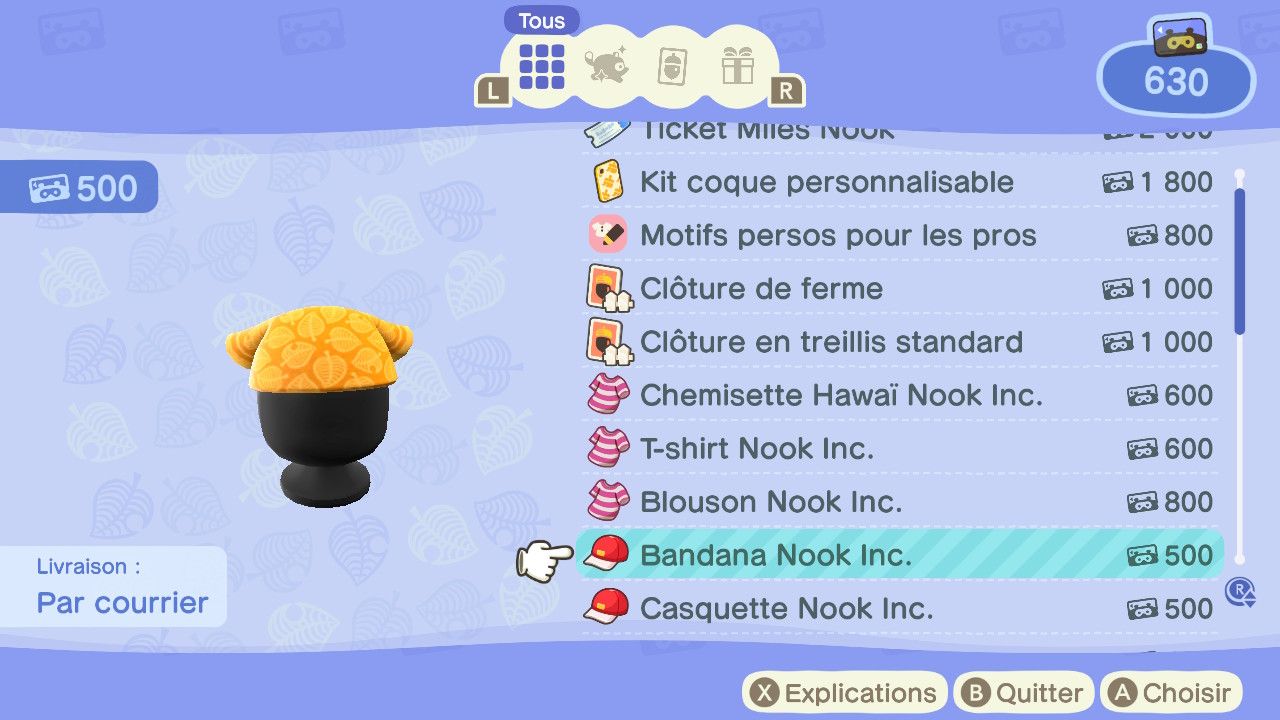Click the Clôture de ferme fence icon
1280x720 pixels.
pyautogui.click(x=610, y=289)
